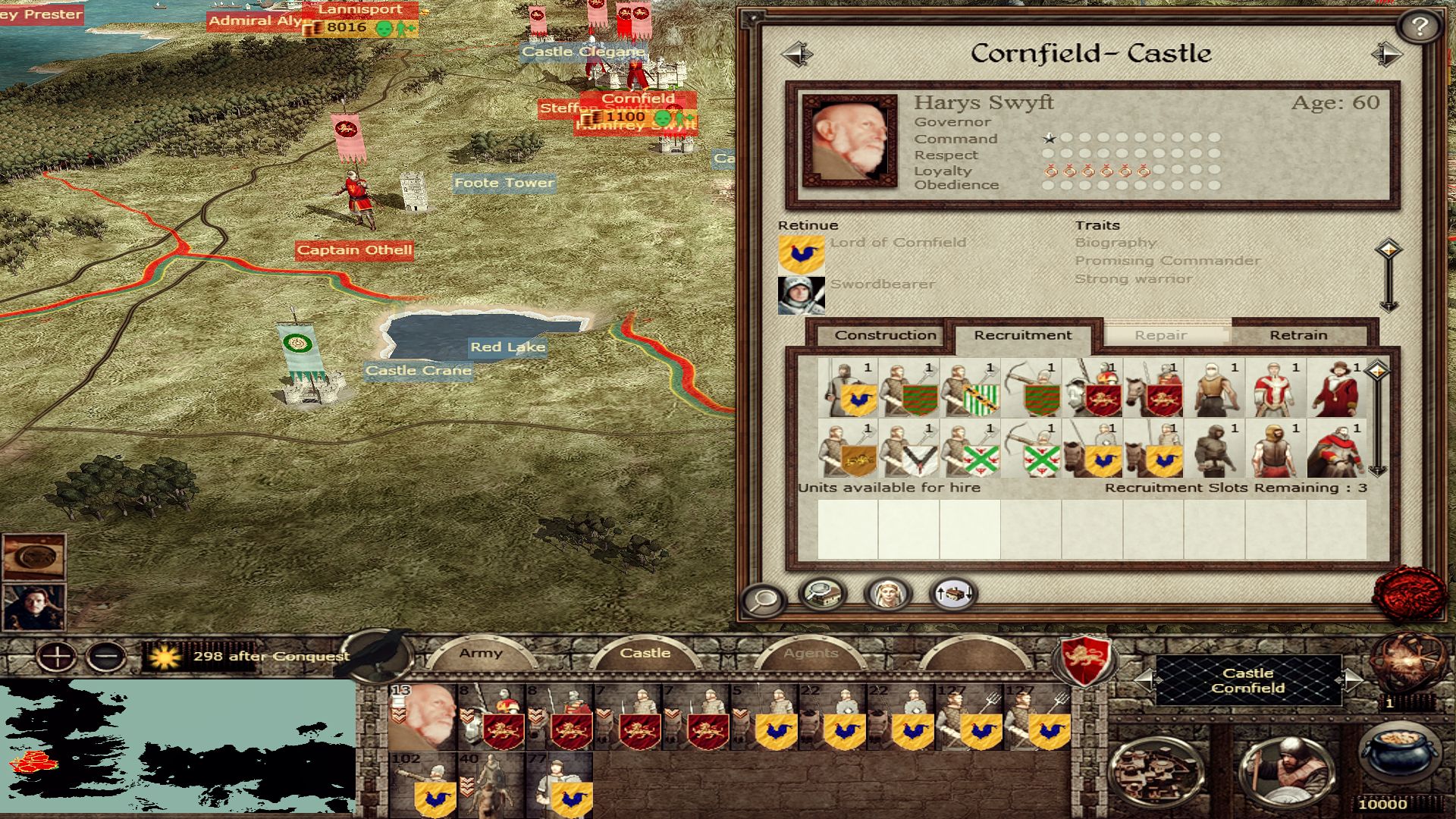Click Harys Swyft's portrait in the panel

coord(849,140)
